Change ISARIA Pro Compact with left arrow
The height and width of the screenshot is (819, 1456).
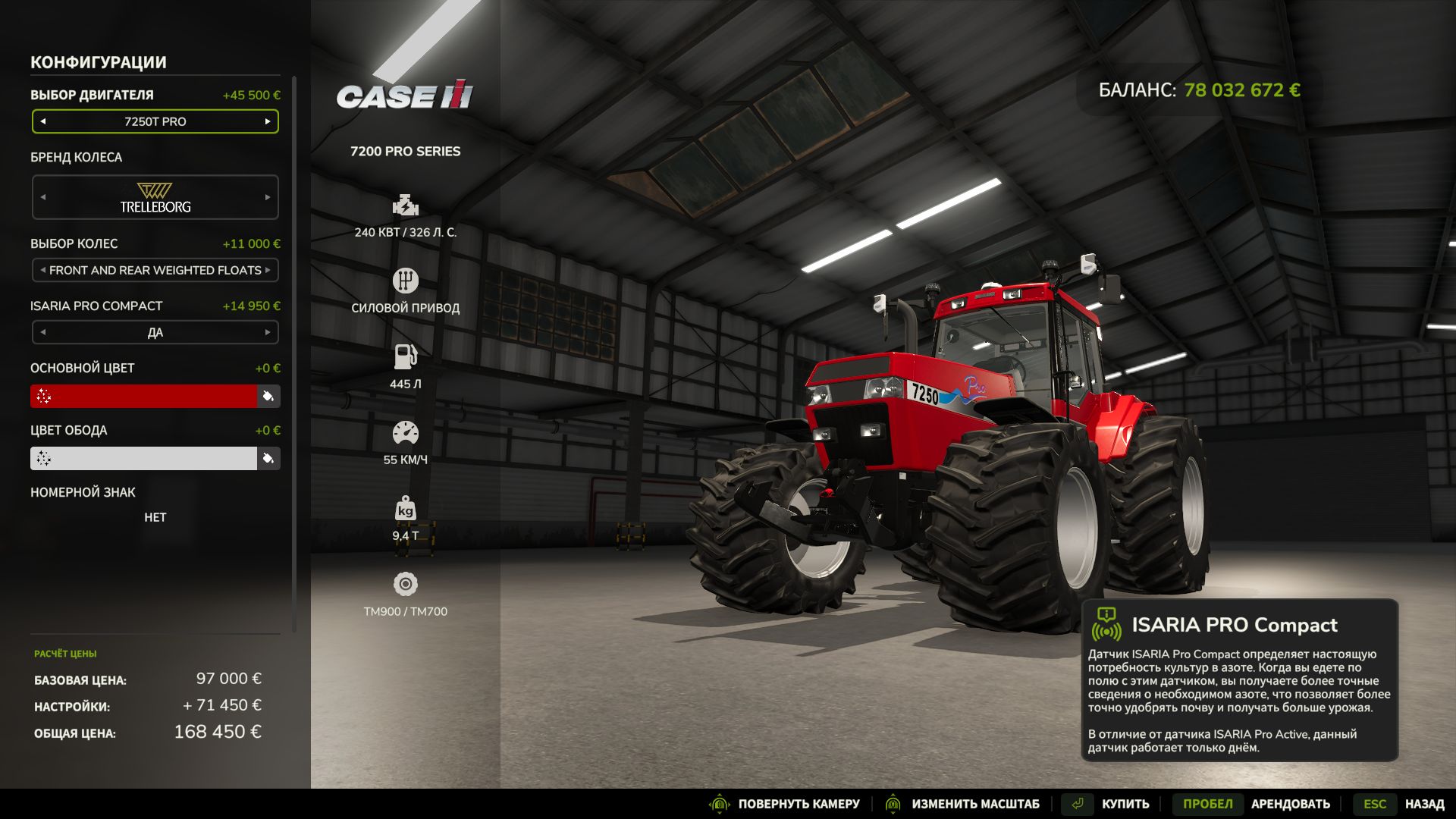pyautogui.click(x=43, y=332)
